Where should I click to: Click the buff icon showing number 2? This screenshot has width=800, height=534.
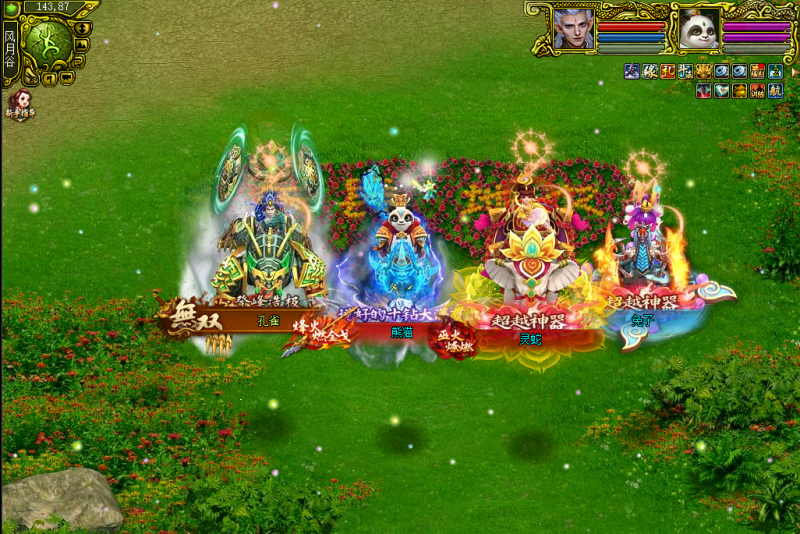[775, 71]
